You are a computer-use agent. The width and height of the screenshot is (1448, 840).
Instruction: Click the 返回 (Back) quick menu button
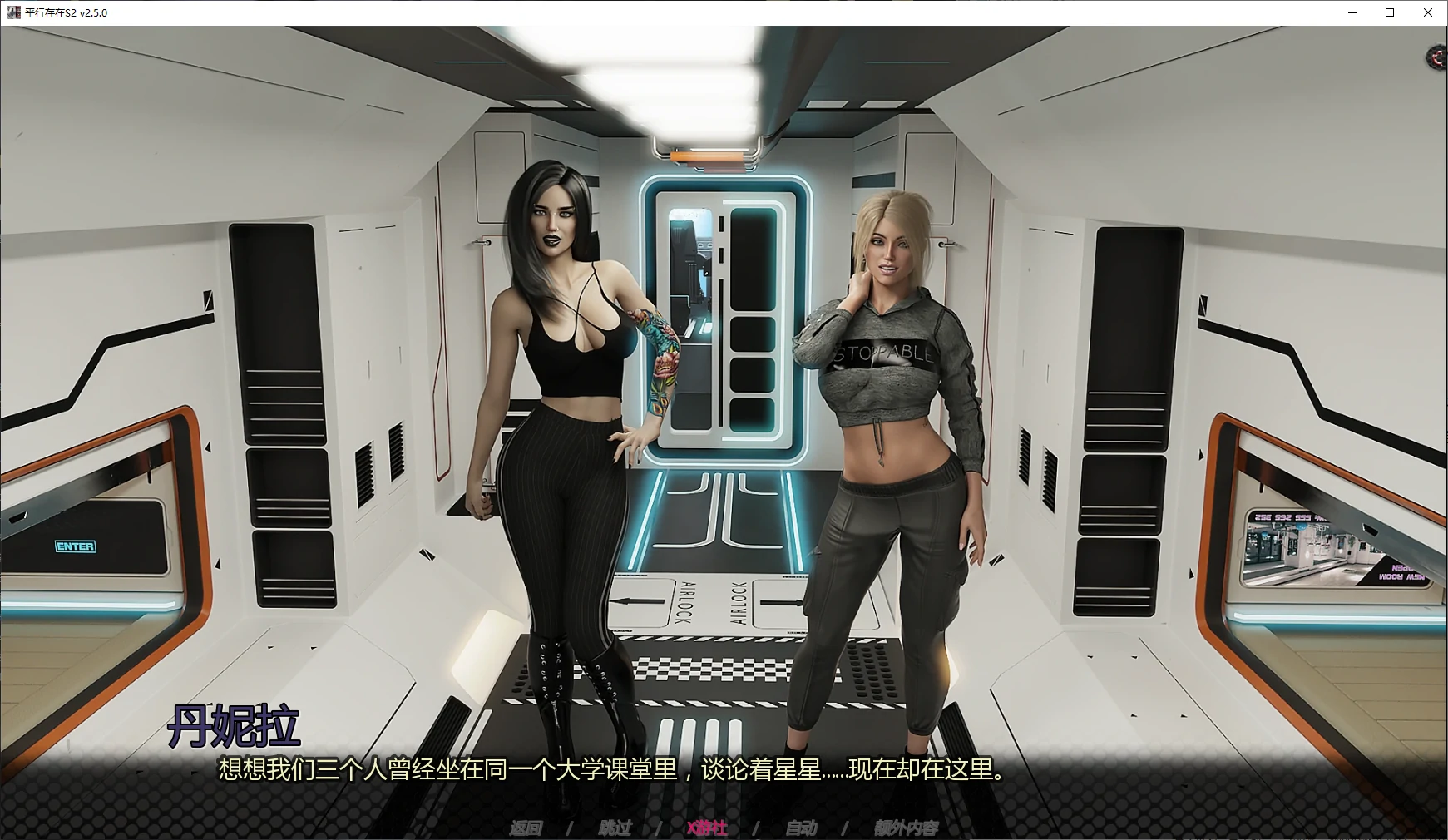point(526,828)
